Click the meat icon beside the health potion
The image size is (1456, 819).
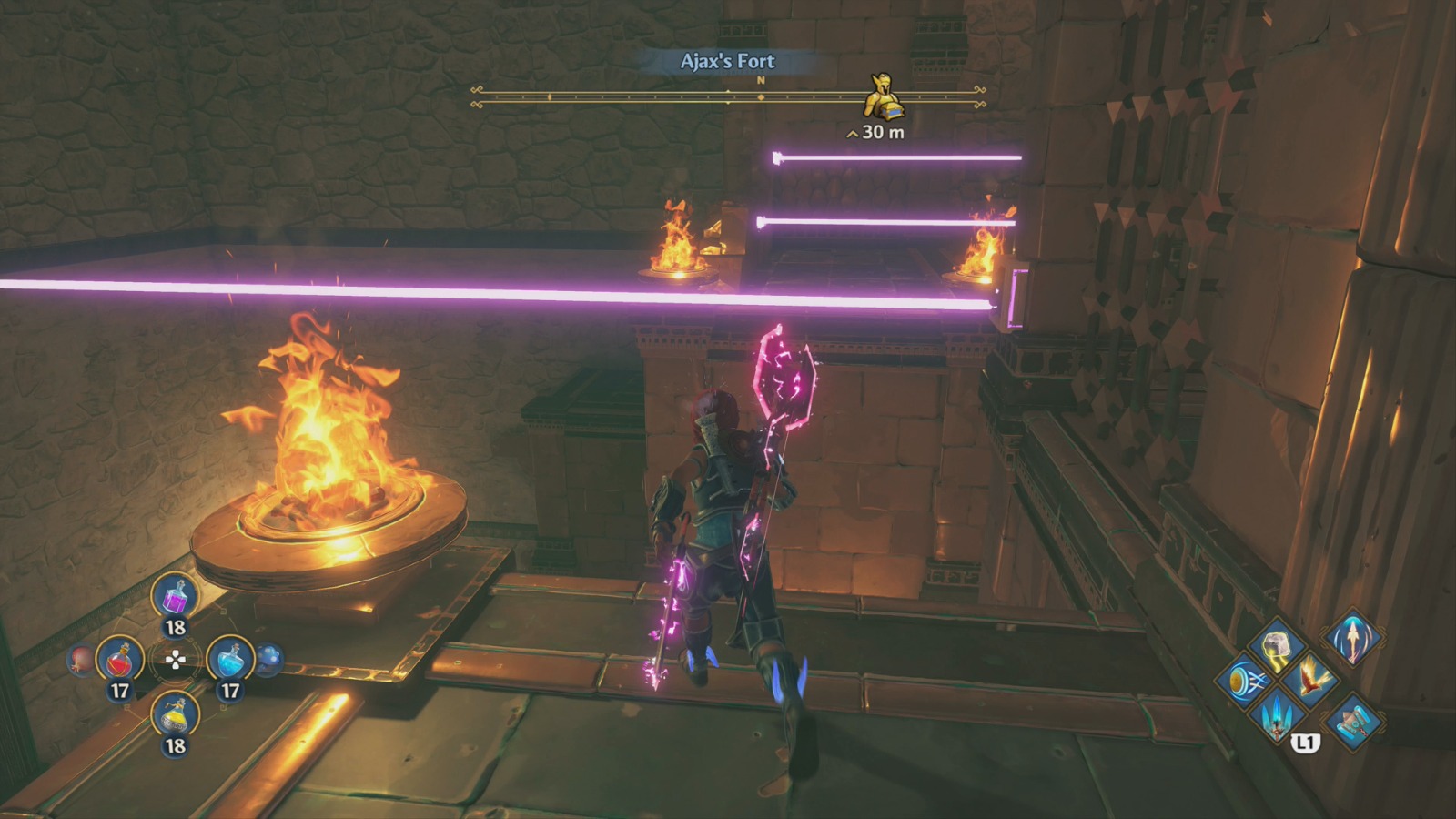81,659
